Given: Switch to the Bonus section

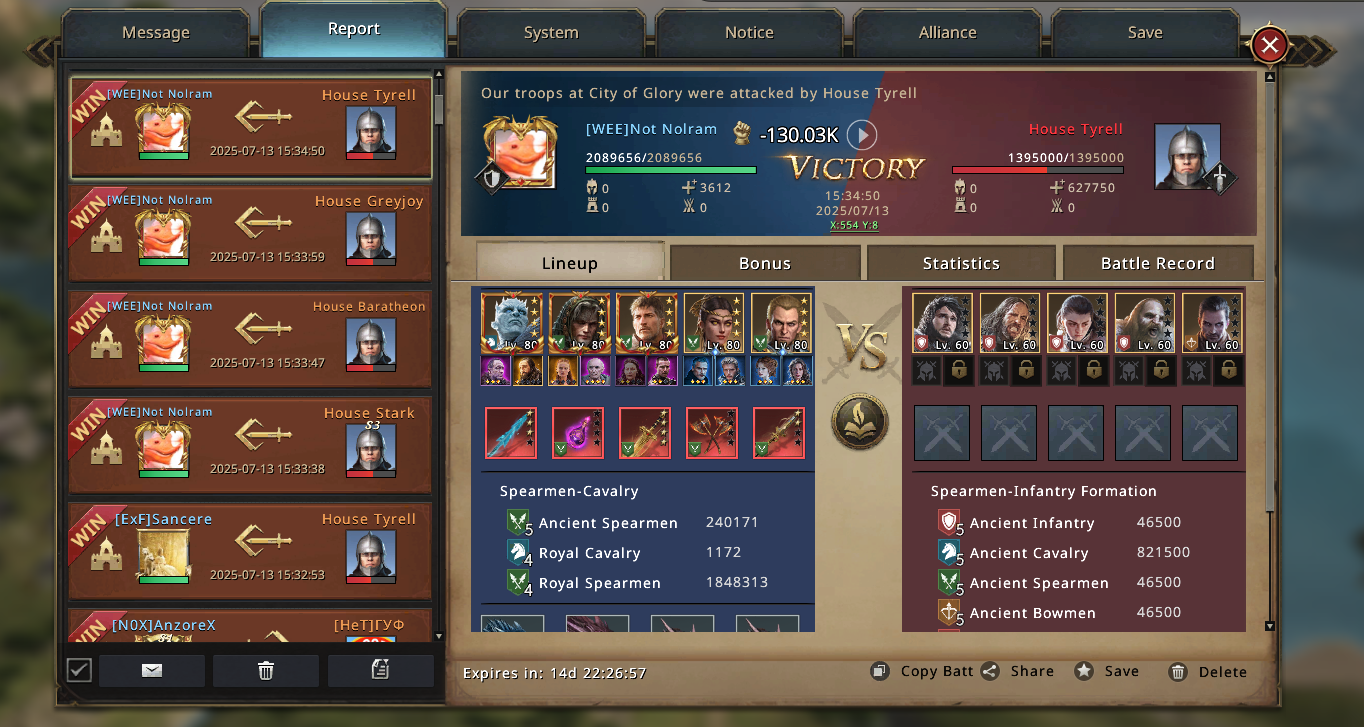Looking at the screenshot, I should tap(765, 263).
